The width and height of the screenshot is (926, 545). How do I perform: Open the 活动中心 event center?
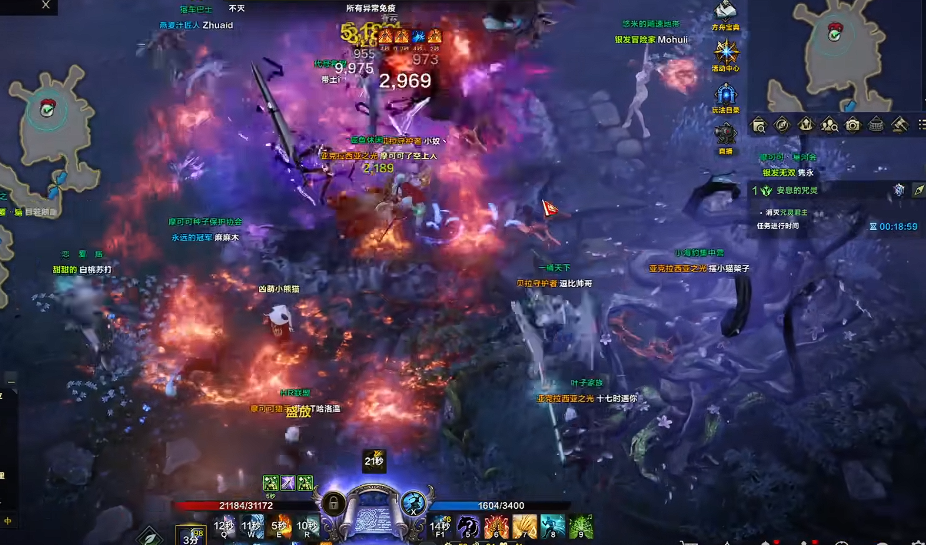tap(727, 51)
